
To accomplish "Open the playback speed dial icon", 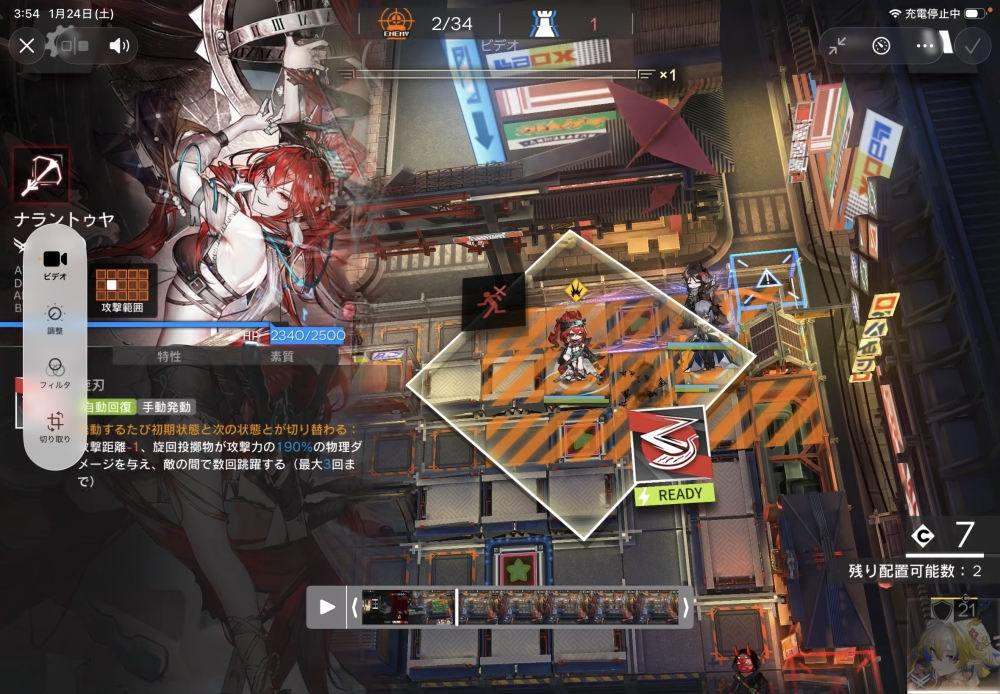I will [881, 45].
